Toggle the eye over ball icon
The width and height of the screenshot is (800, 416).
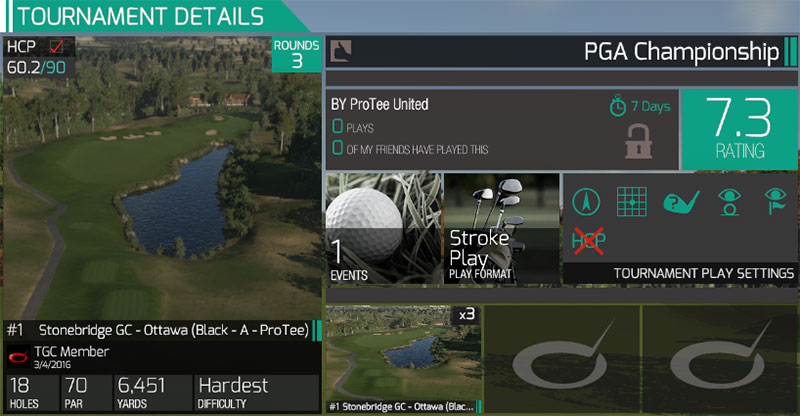point(728,201)
